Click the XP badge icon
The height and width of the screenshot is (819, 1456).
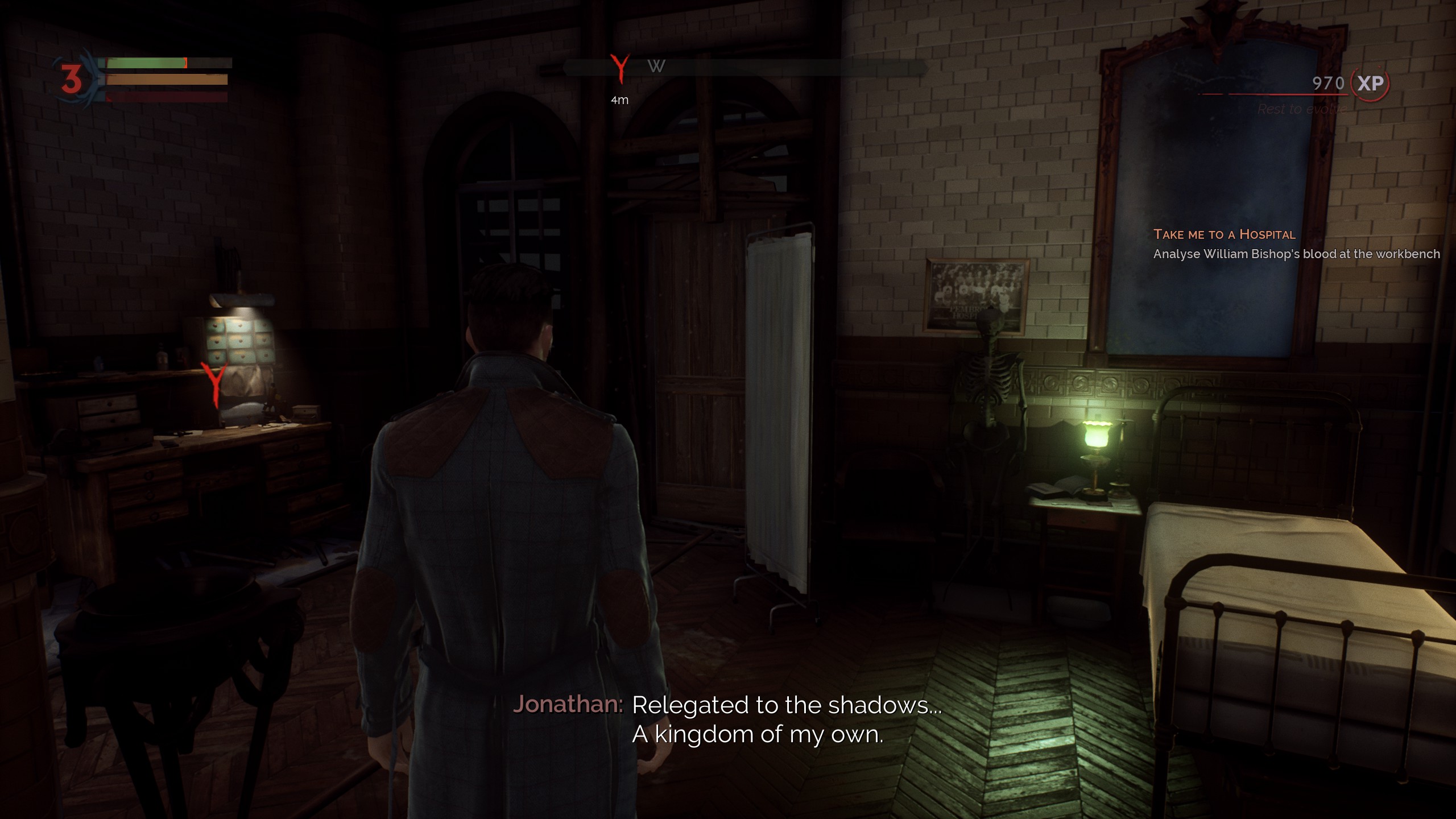point(1370,84)
